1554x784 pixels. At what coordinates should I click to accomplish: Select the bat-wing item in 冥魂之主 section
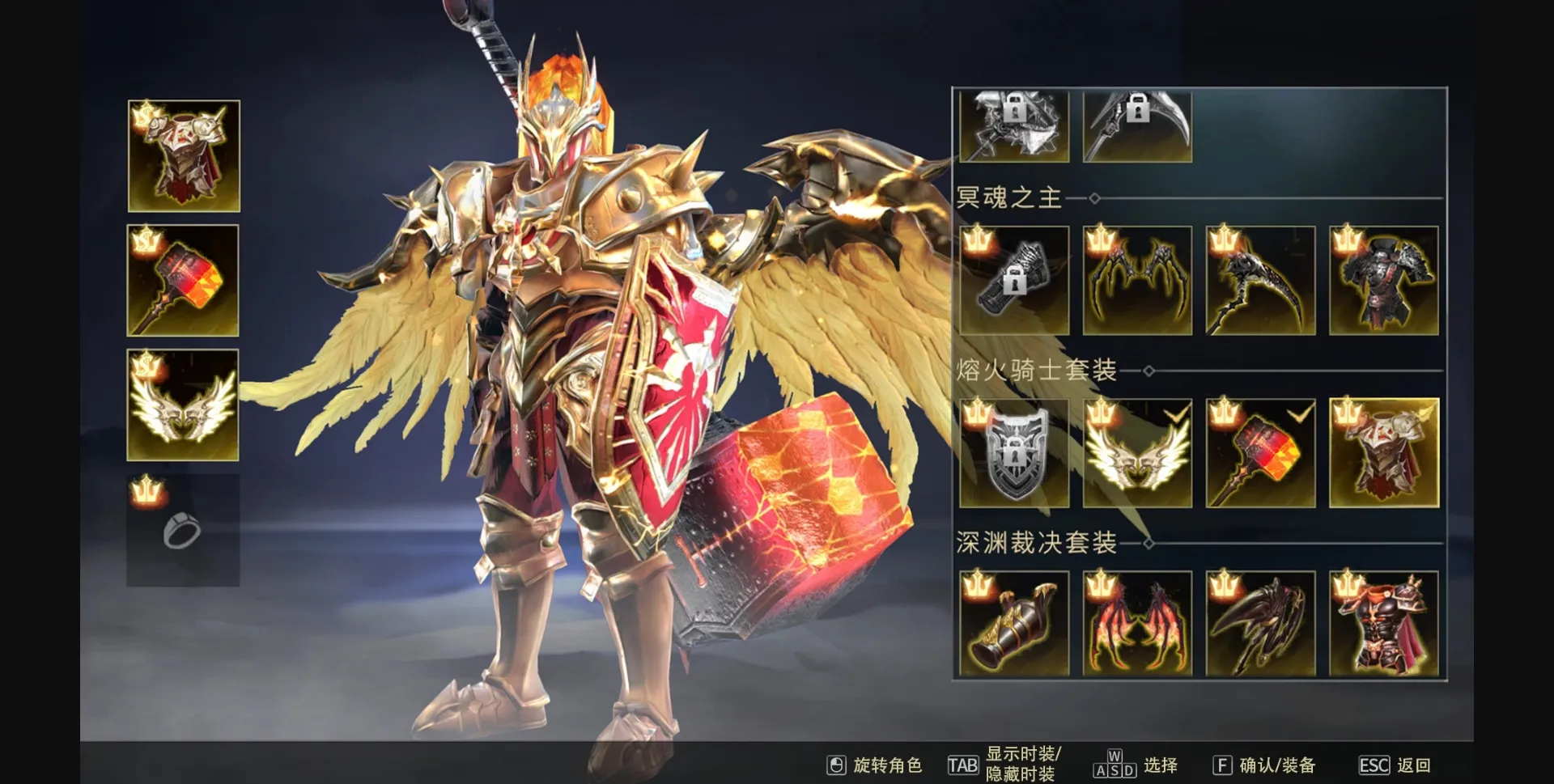[x=1137, y=278]
